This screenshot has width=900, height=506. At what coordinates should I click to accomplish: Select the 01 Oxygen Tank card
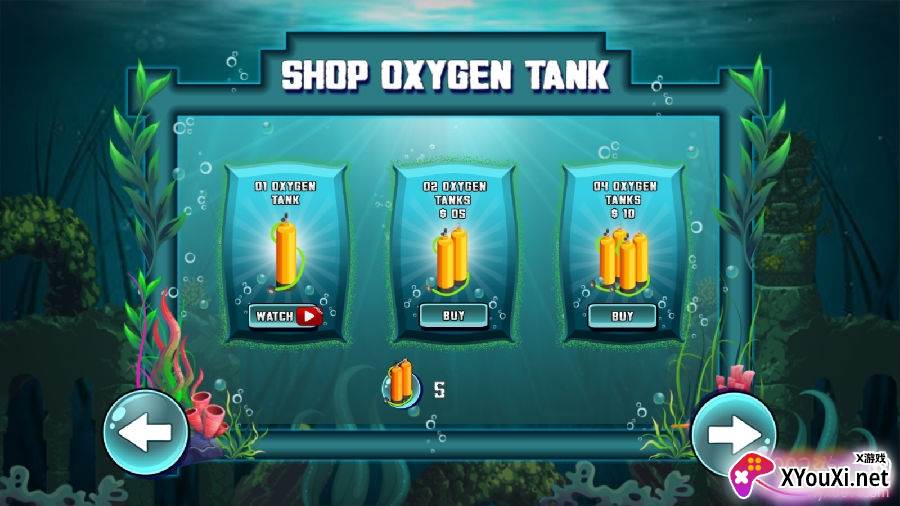pos(286,250)
